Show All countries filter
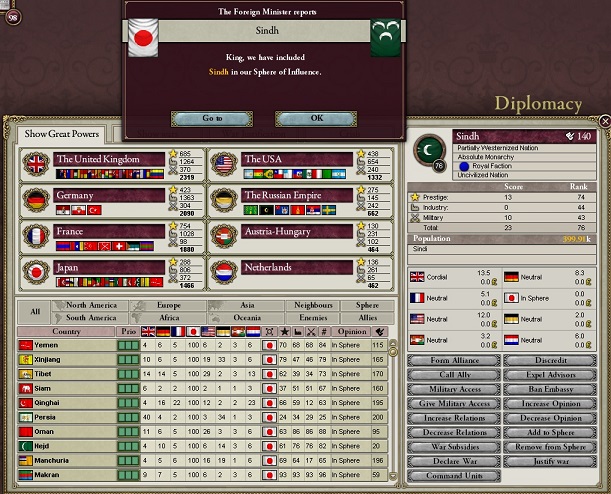The width and height of the screenshot is (611, 494). click(x=35, y=311)
